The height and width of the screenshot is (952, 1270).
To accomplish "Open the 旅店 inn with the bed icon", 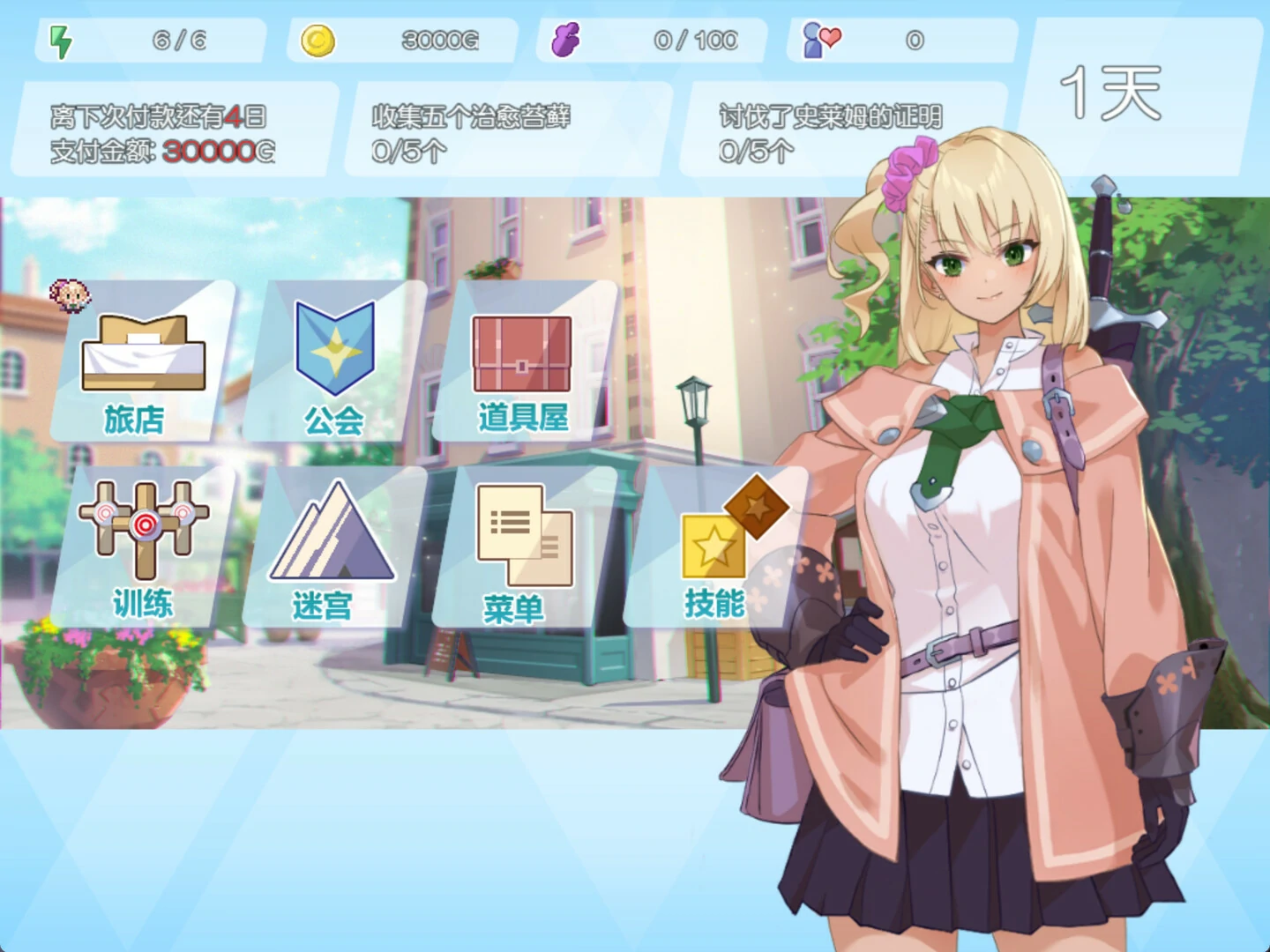I will coord(144,361).
